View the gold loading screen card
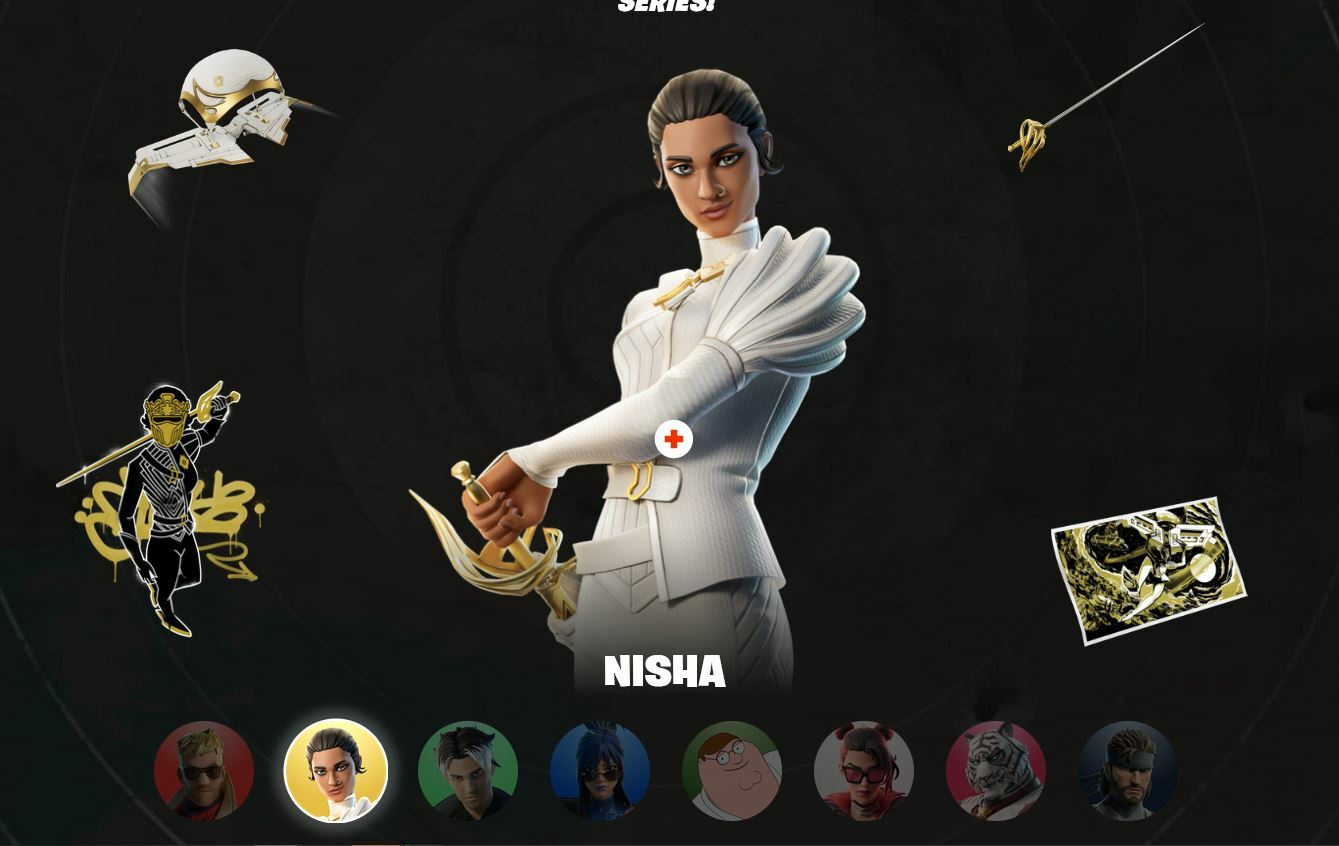The image size is (1339, 846). (x=1148, y=570)
